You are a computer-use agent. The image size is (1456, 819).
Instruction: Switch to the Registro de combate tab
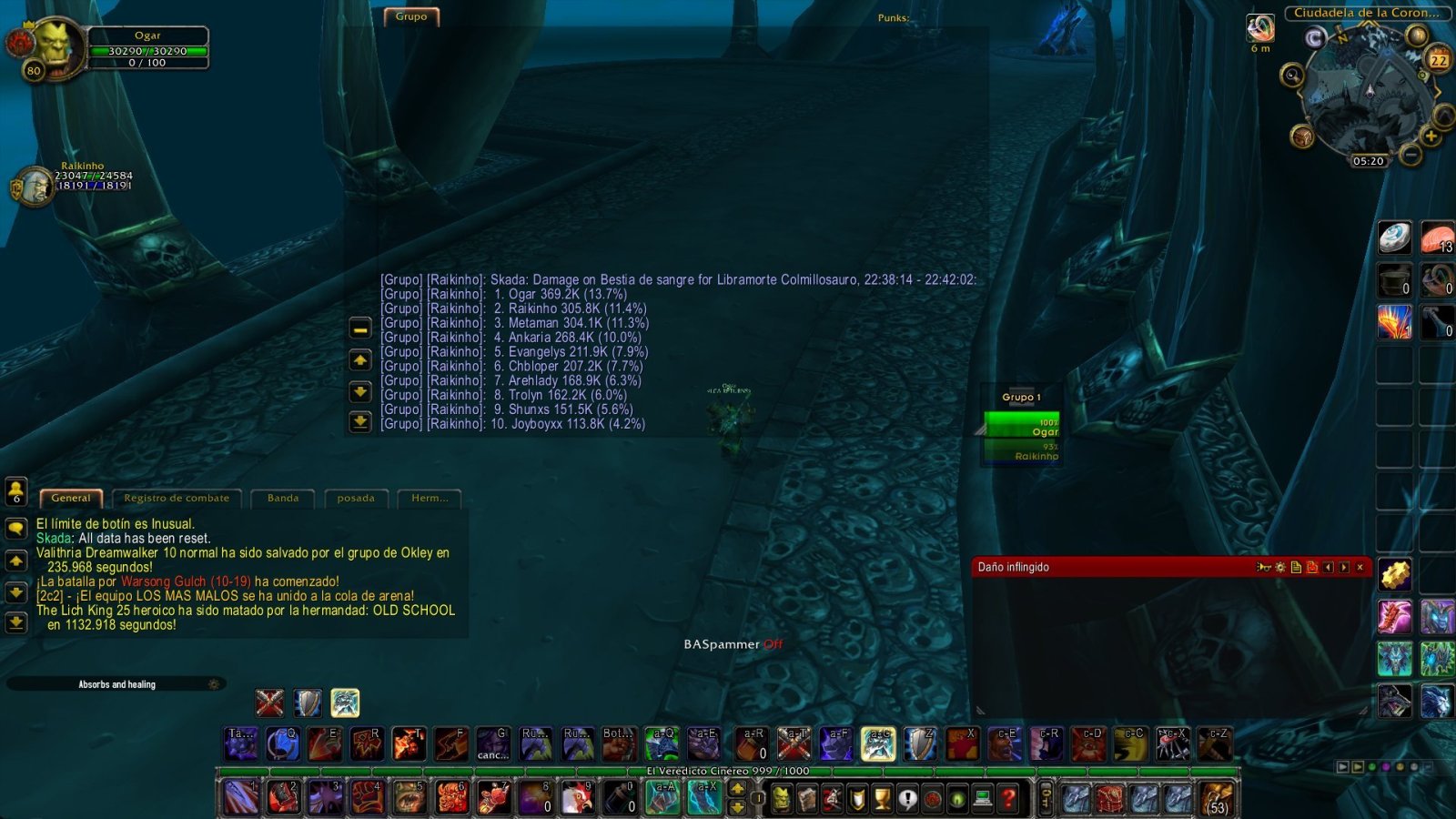pos(176,498)
